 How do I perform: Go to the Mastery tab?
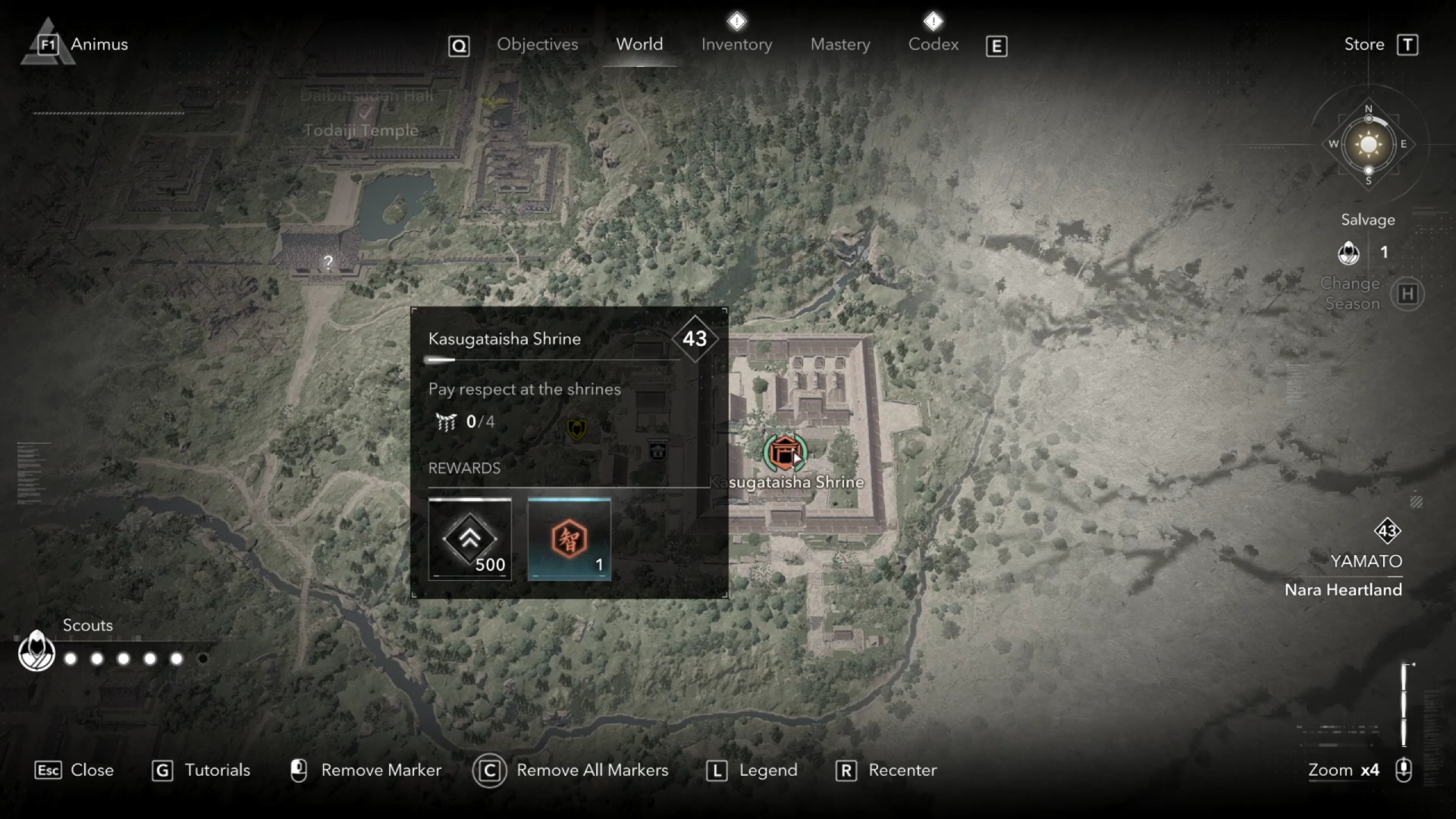click(x=840, y=45)
